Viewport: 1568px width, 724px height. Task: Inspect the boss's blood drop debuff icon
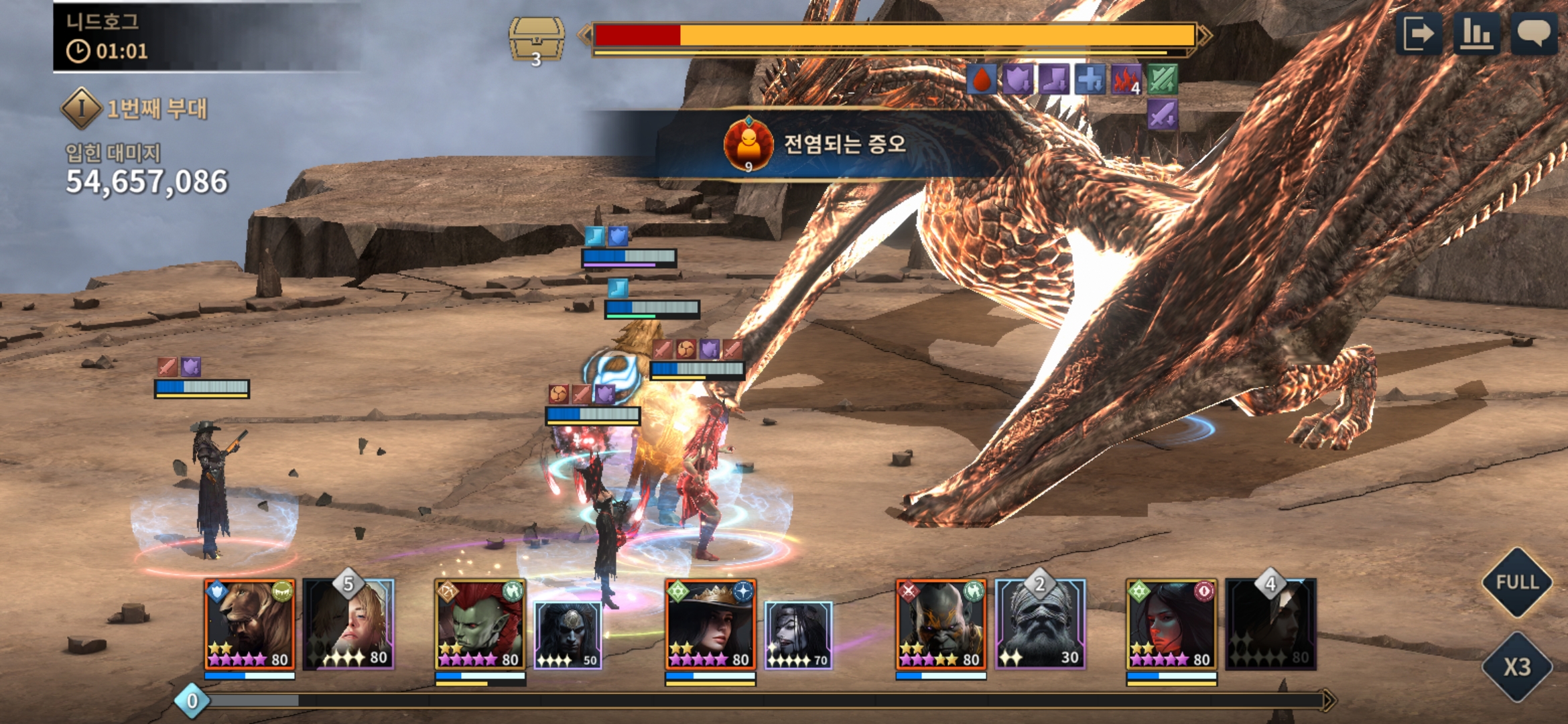982,80
